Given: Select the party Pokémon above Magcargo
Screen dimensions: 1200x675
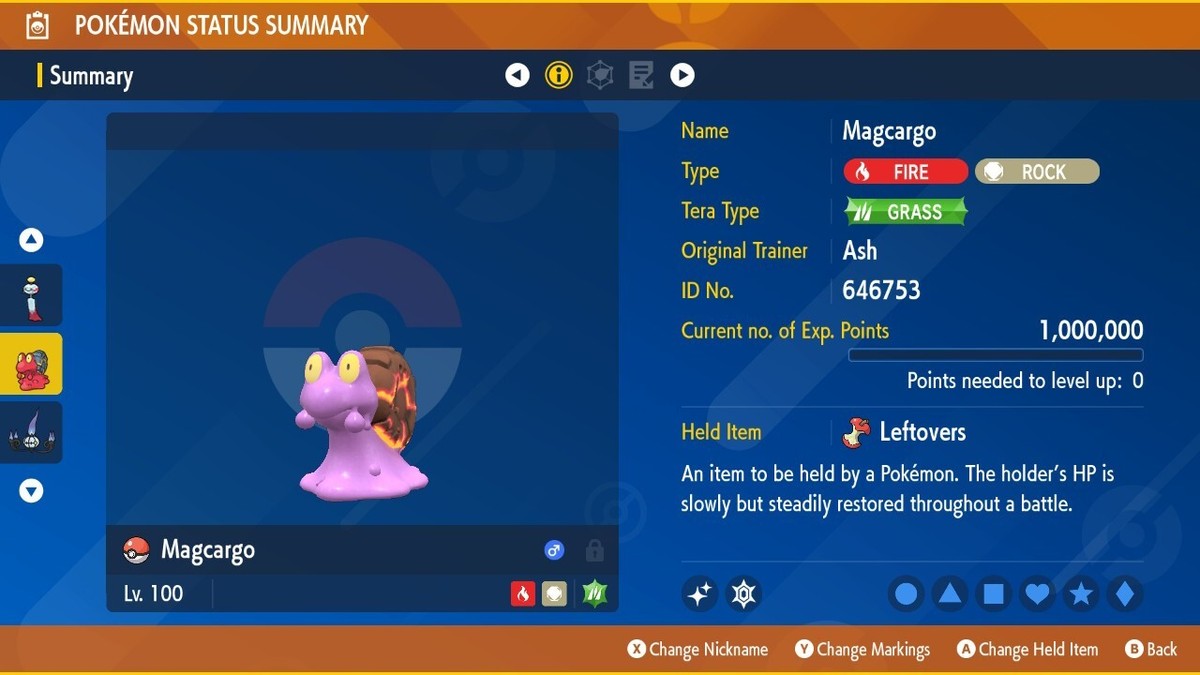Looking at the screenshot, I should [31, 295].
